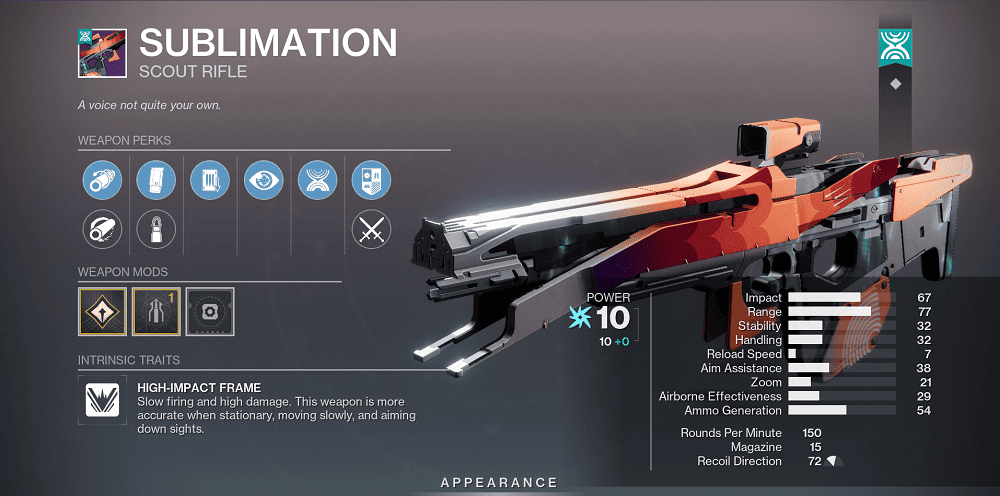
Task: Open the first gold-bordered weapon mod slot
Action: coord(102,311)
